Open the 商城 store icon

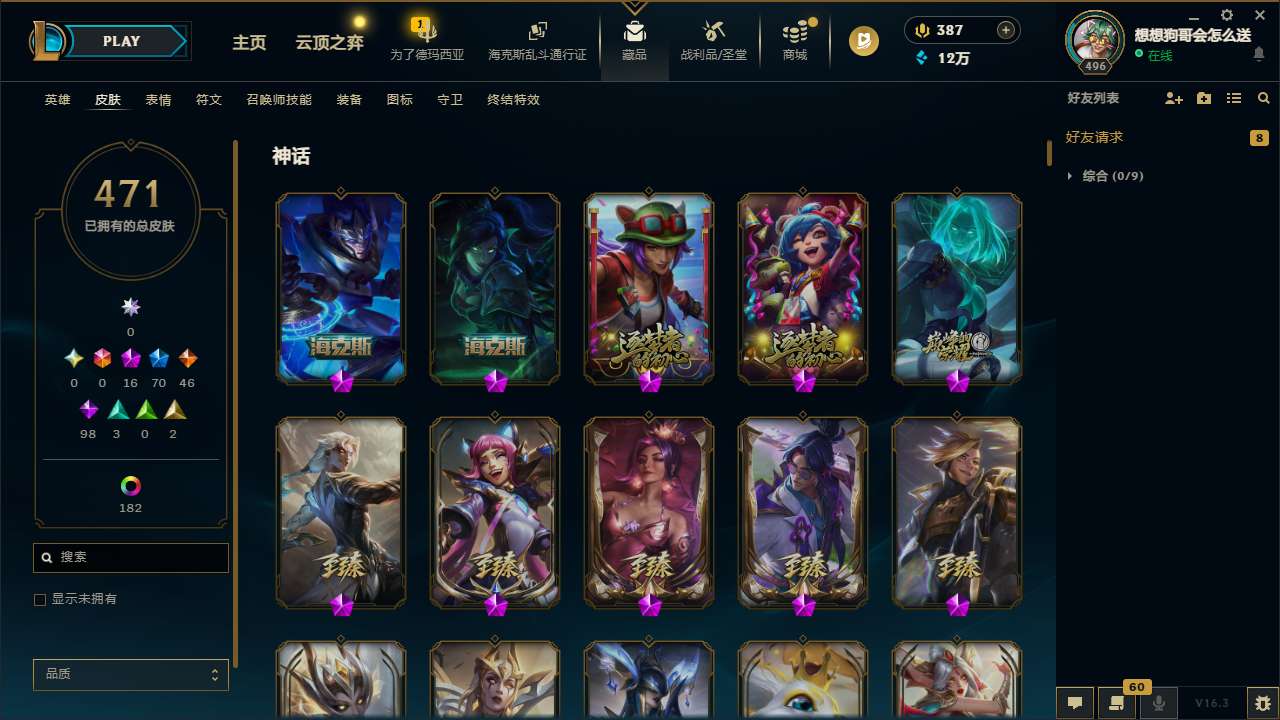pyautogui.click(x=795, y=41)
